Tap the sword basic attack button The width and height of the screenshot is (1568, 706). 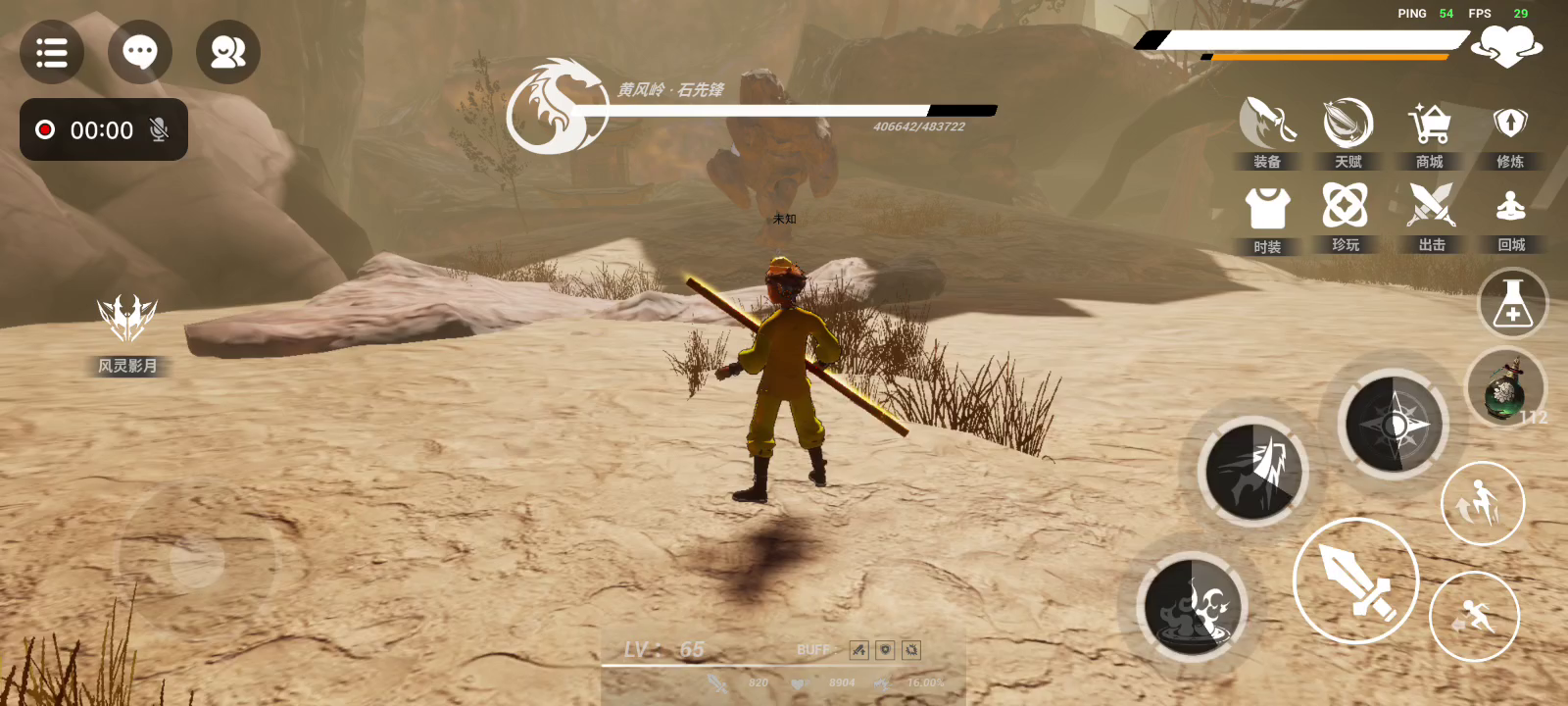[1356, 580]
